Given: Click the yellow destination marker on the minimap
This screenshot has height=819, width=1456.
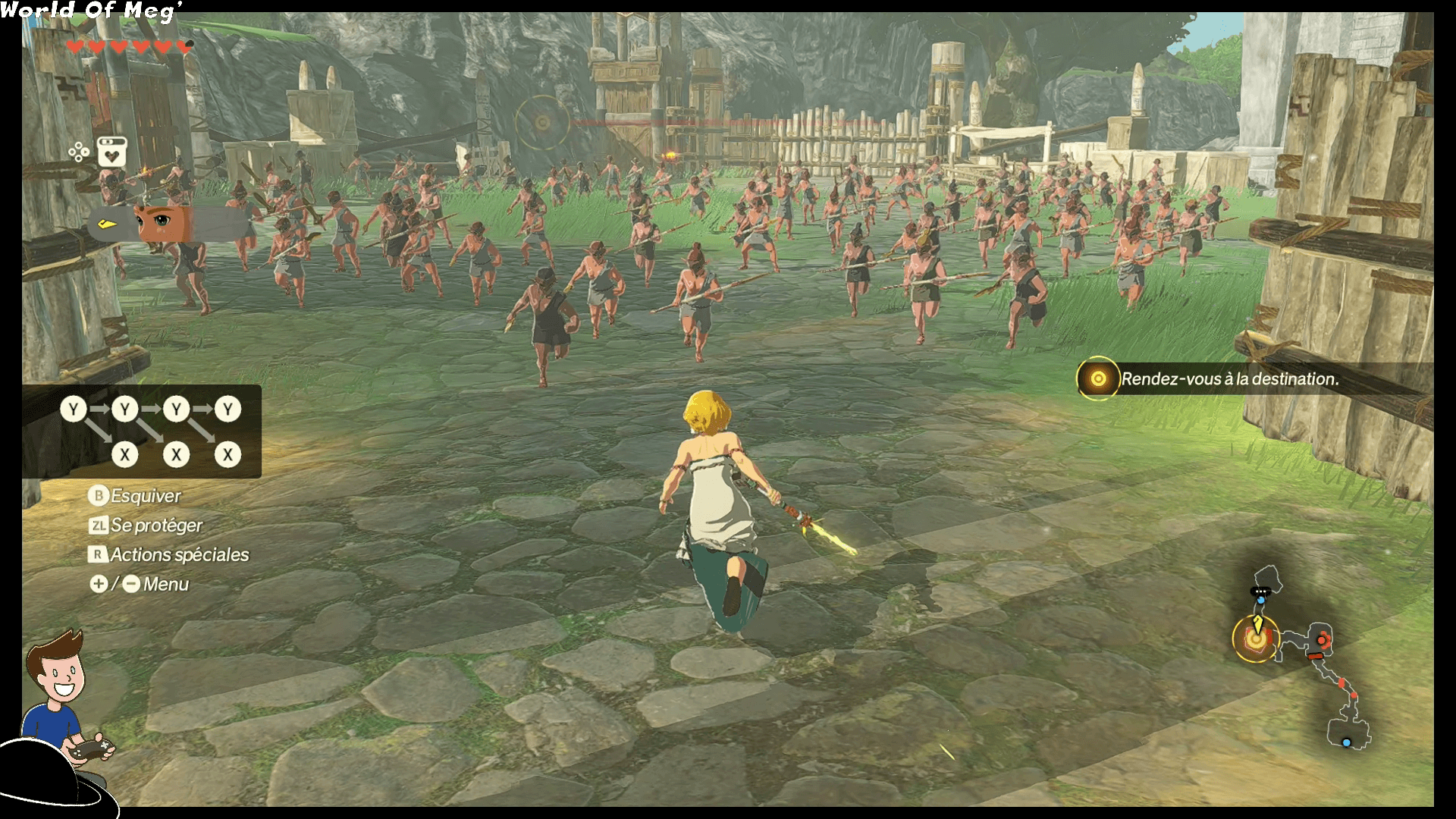Looking at the screenshot, I should (x=1256, y=639).
